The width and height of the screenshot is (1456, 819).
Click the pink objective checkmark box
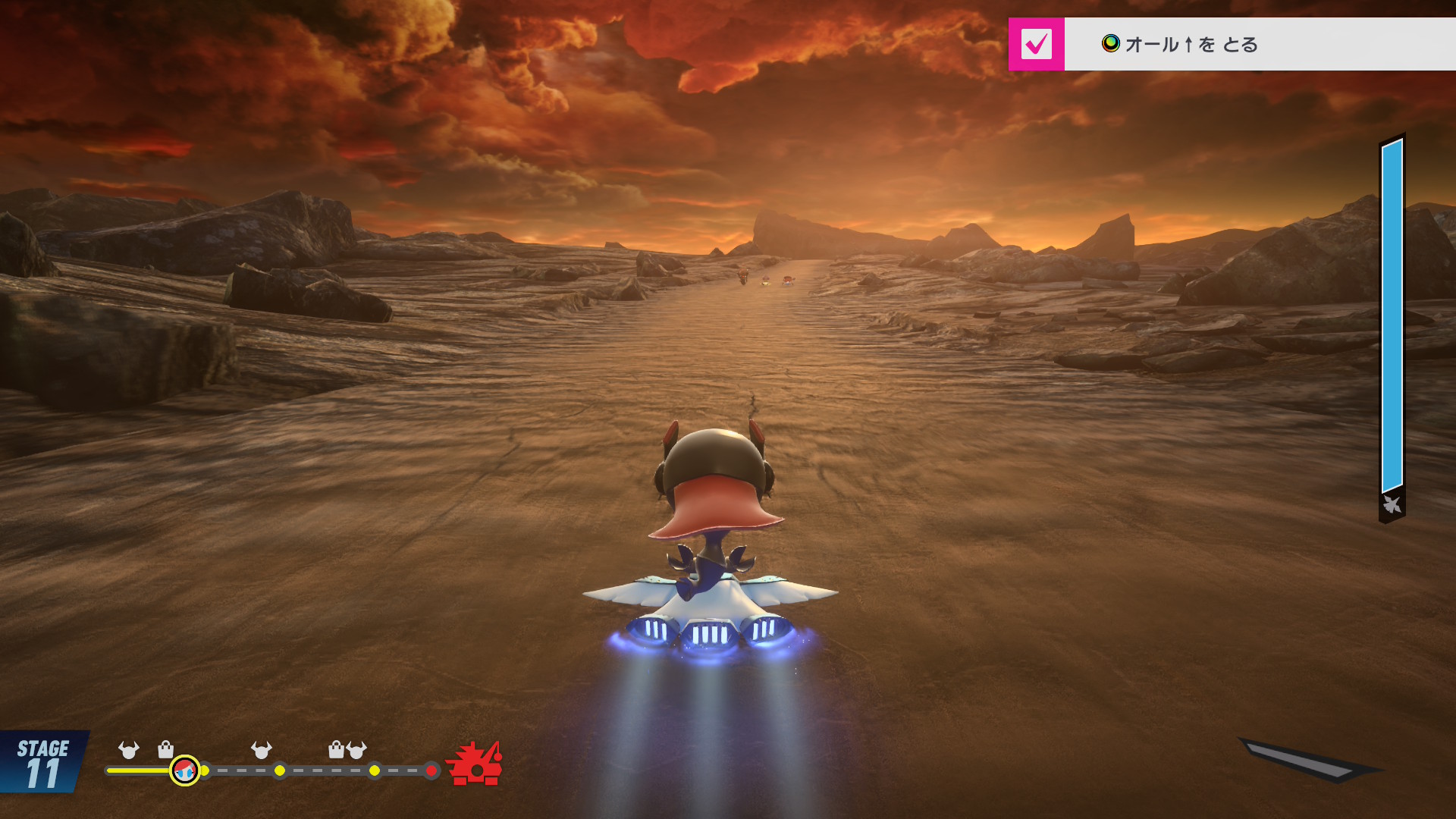point(1036,44)
